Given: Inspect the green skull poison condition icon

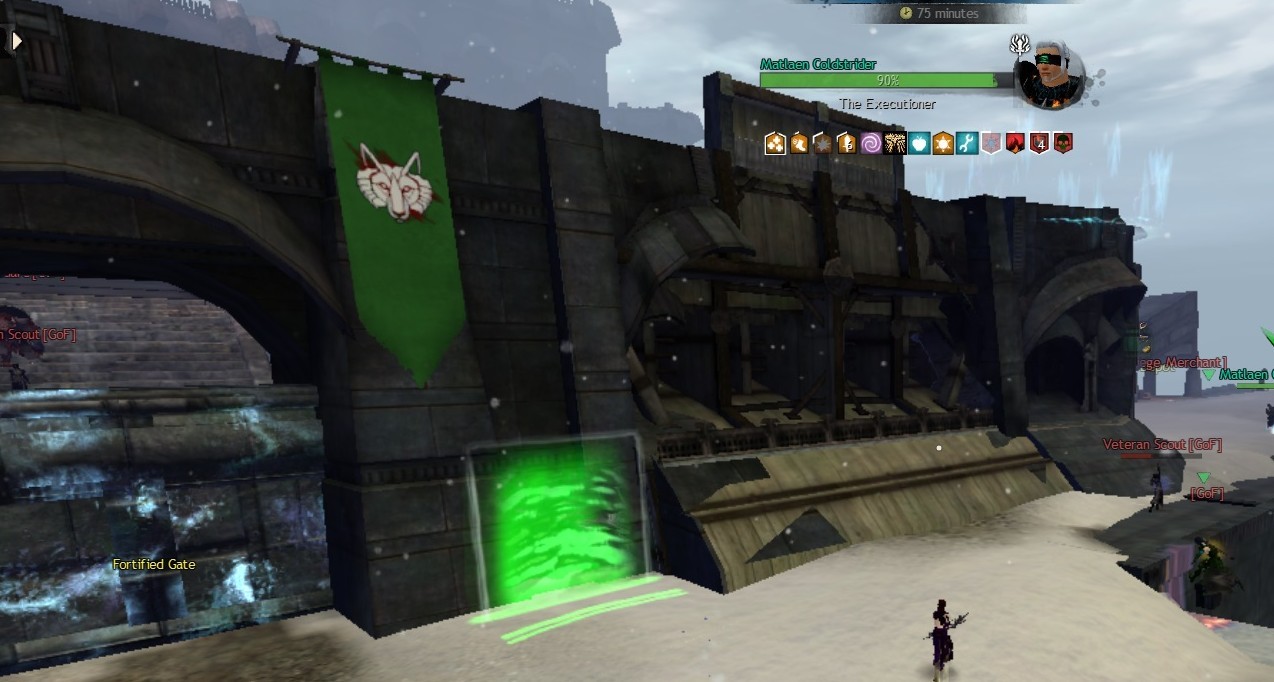Looking at the screenshot, I should [1063, 144].
